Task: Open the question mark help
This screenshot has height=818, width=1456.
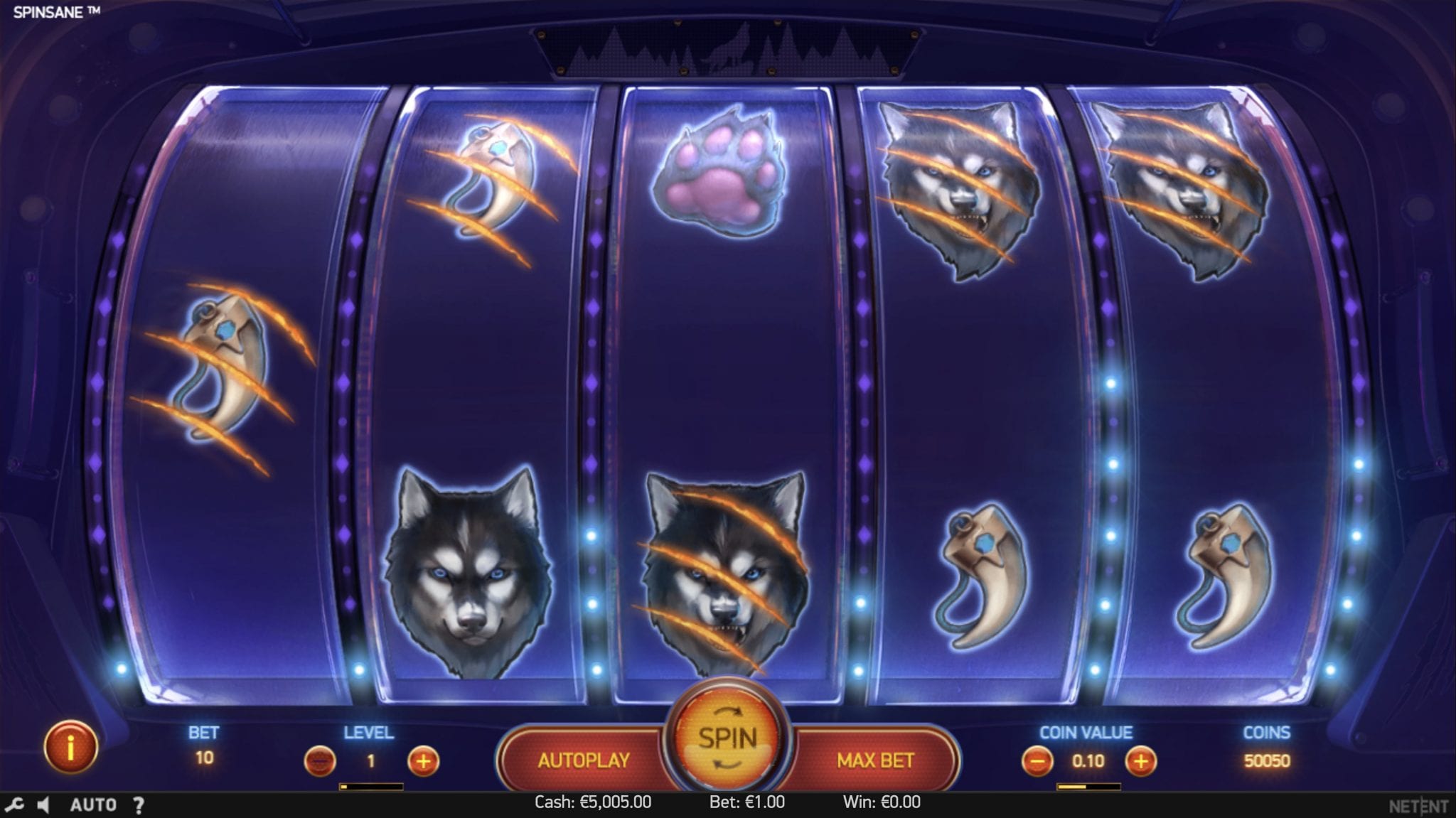Action: coord(139,804)
